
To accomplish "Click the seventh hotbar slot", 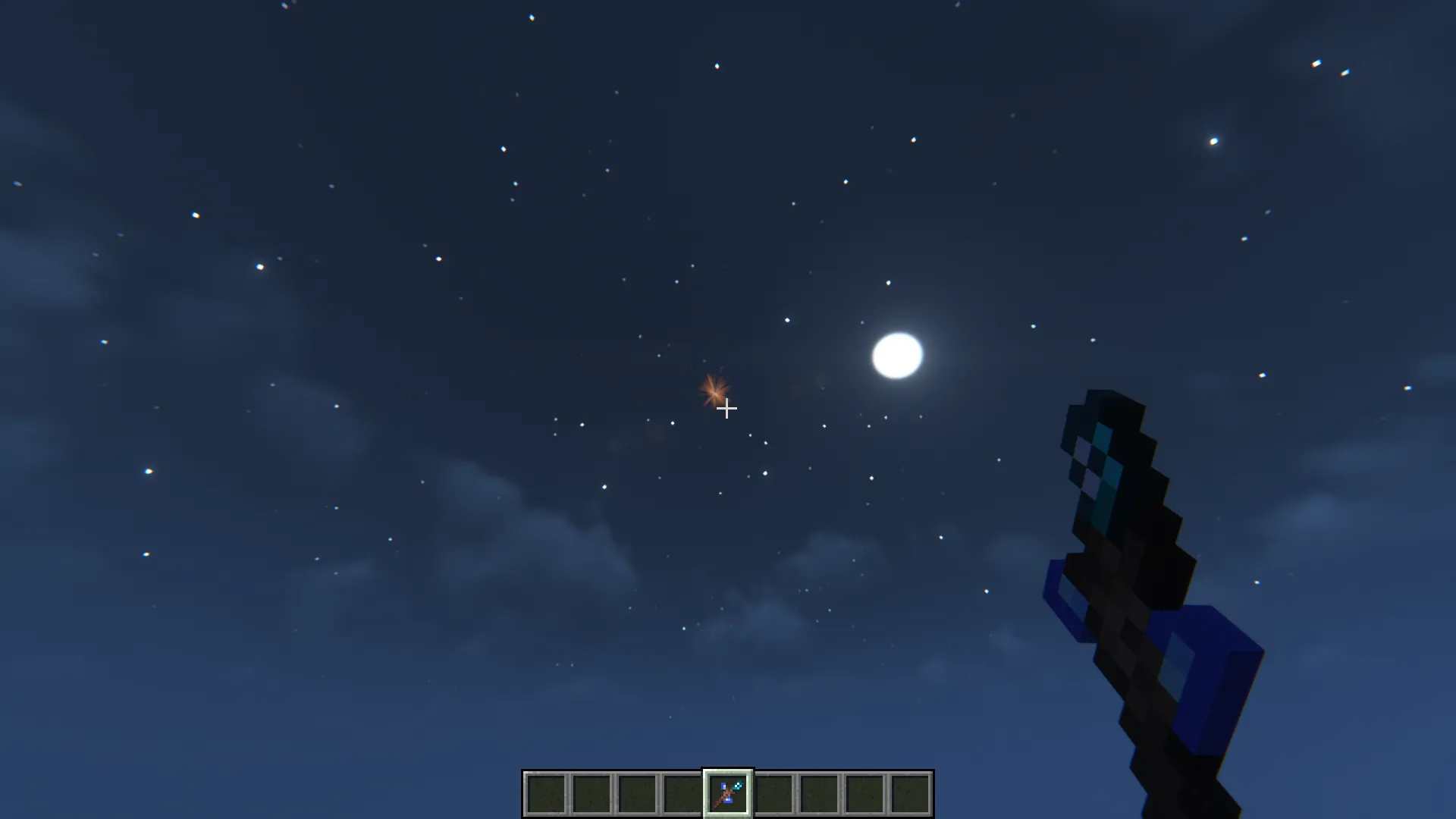I will [x=817, y=792].
